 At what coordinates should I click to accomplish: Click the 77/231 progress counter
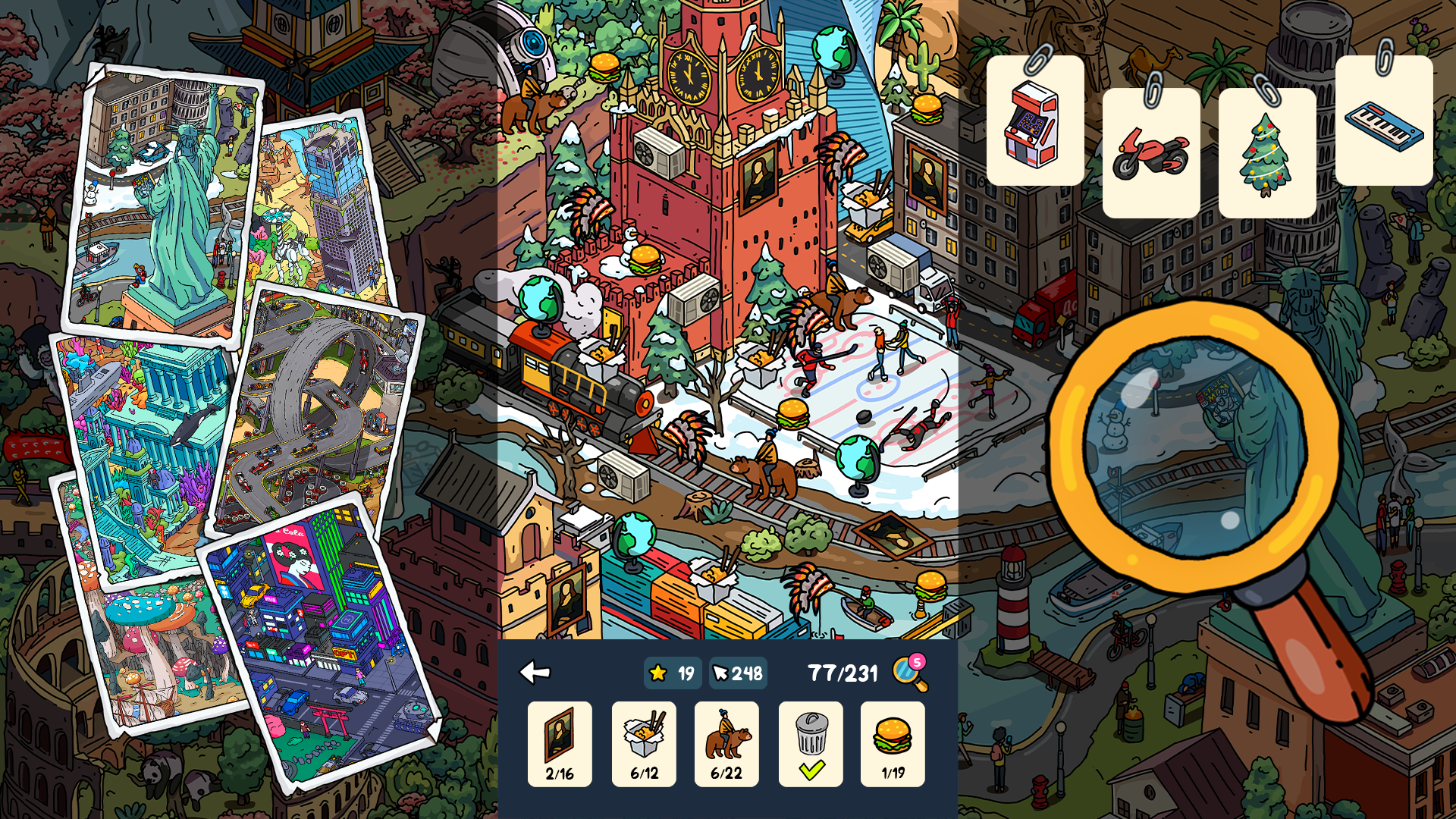point(842,671)
